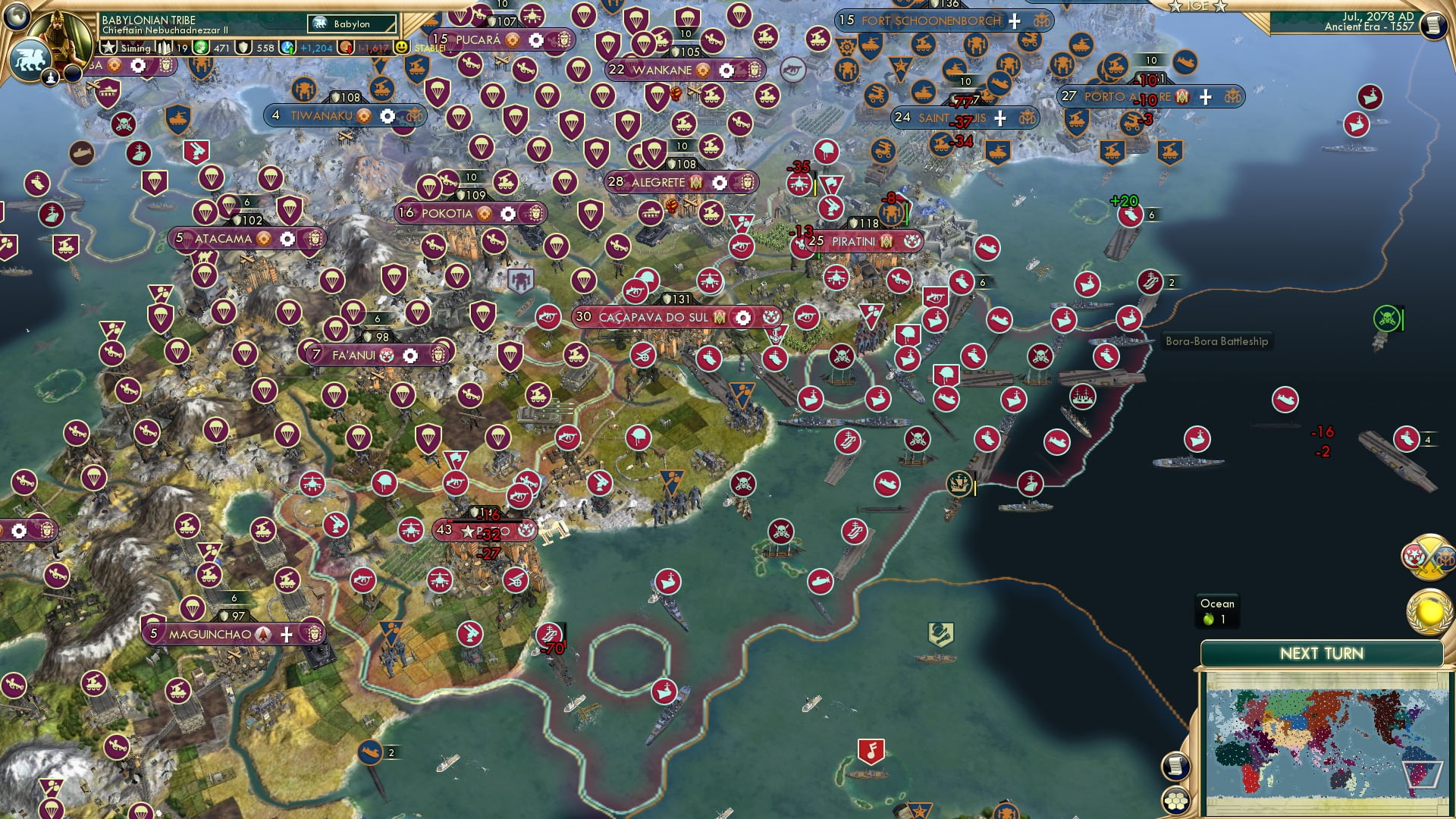Open the IGE in-game editor tab

pyautogui.click(x=1198, y=6)
